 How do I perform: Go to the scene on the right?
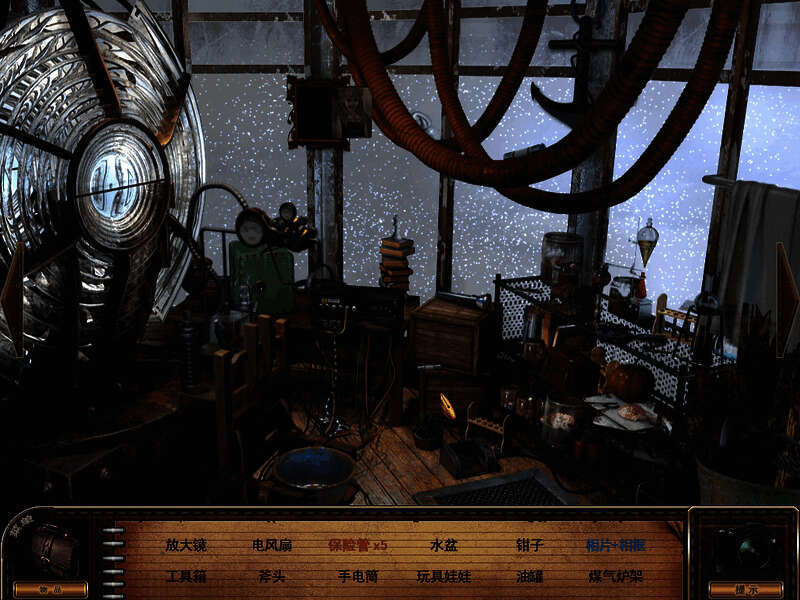[x=788, y=300]
